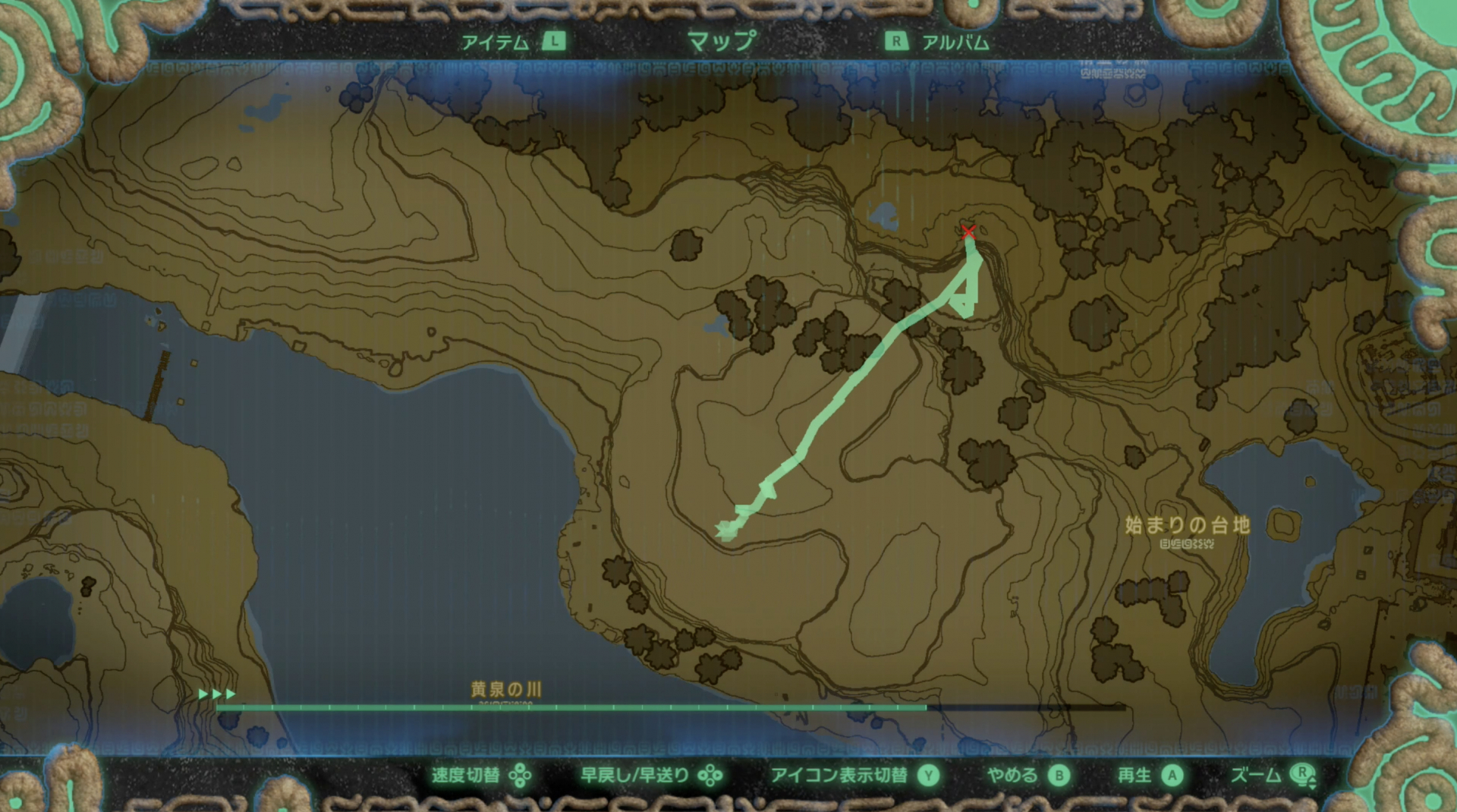Click the R-stick icon beside ズーム
Viewport: 1457px width, 812px height.
pos(1302,776)
